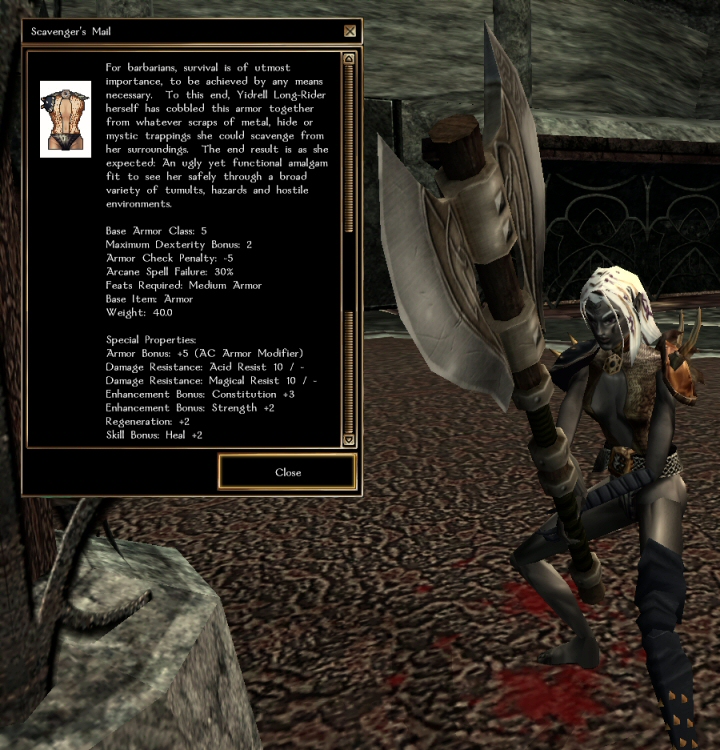Select the Scavenger's Mail armor thumbnail
Viewport: 720px width, 750px height.
tap(65, 119)
